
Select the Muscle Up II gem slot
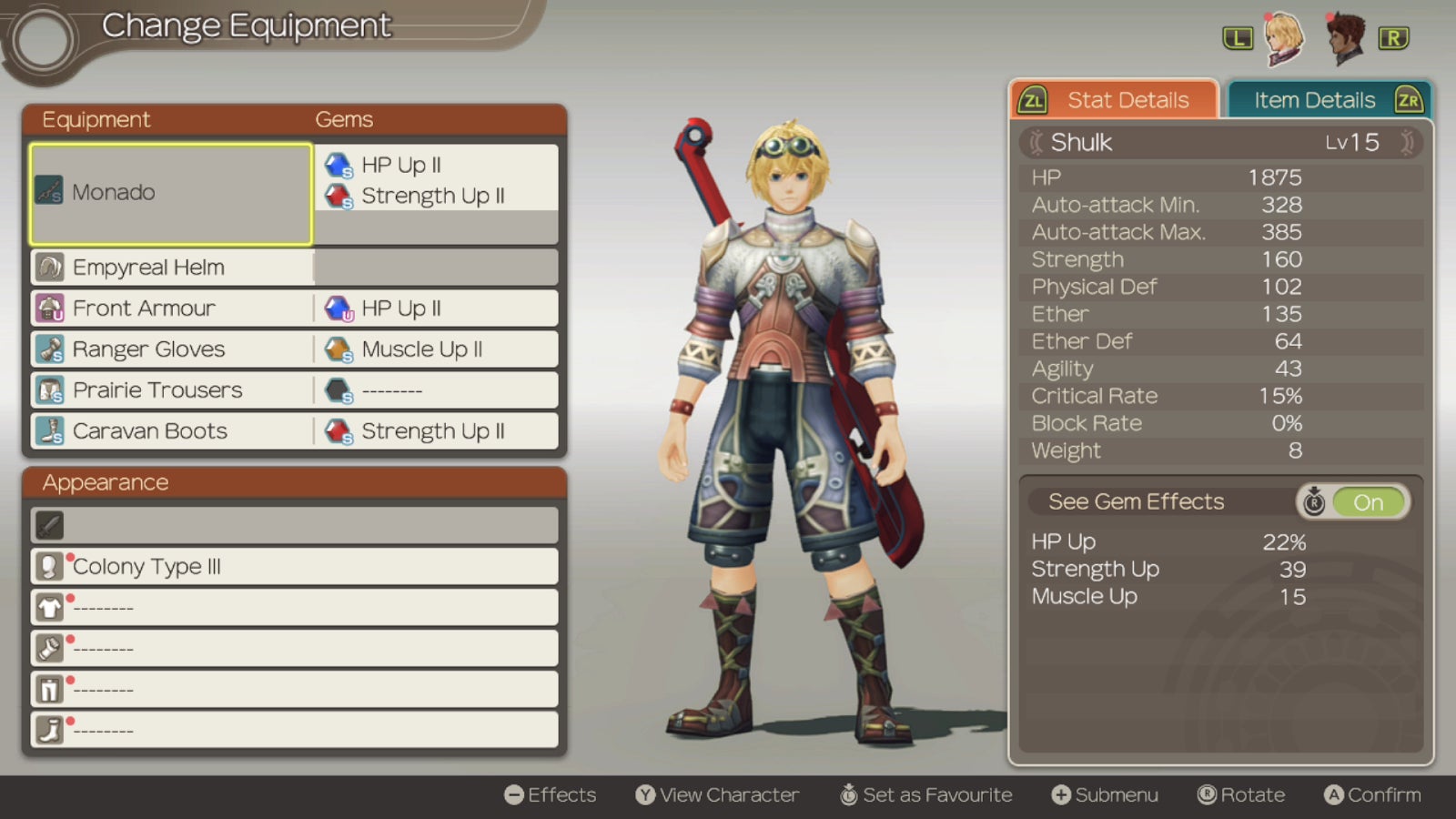pyautogui.click(x=435, y=349)
